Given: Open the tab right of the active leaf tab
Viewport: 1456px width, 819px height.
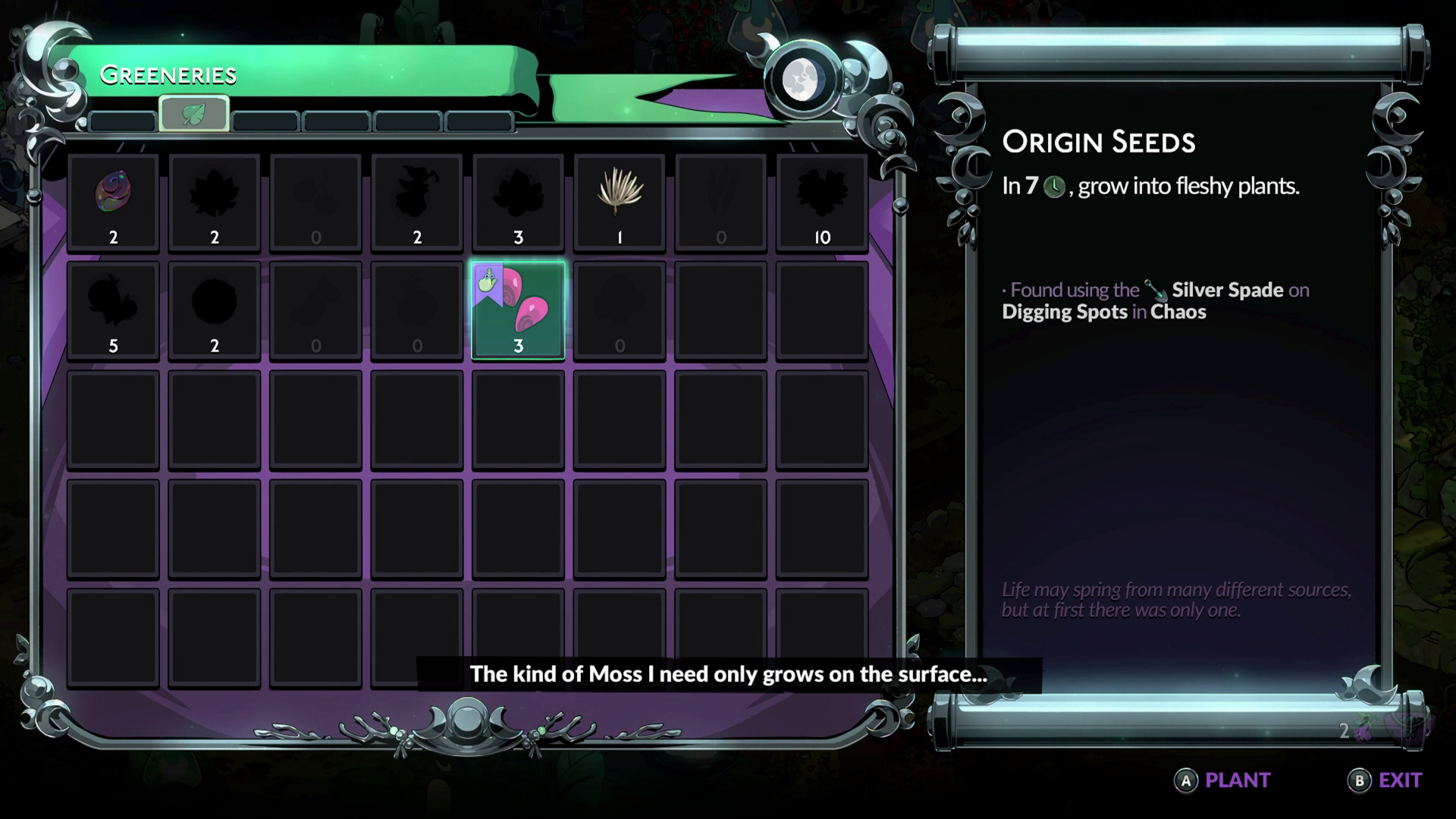Looking at the screenshot, I should coord(265,121).
